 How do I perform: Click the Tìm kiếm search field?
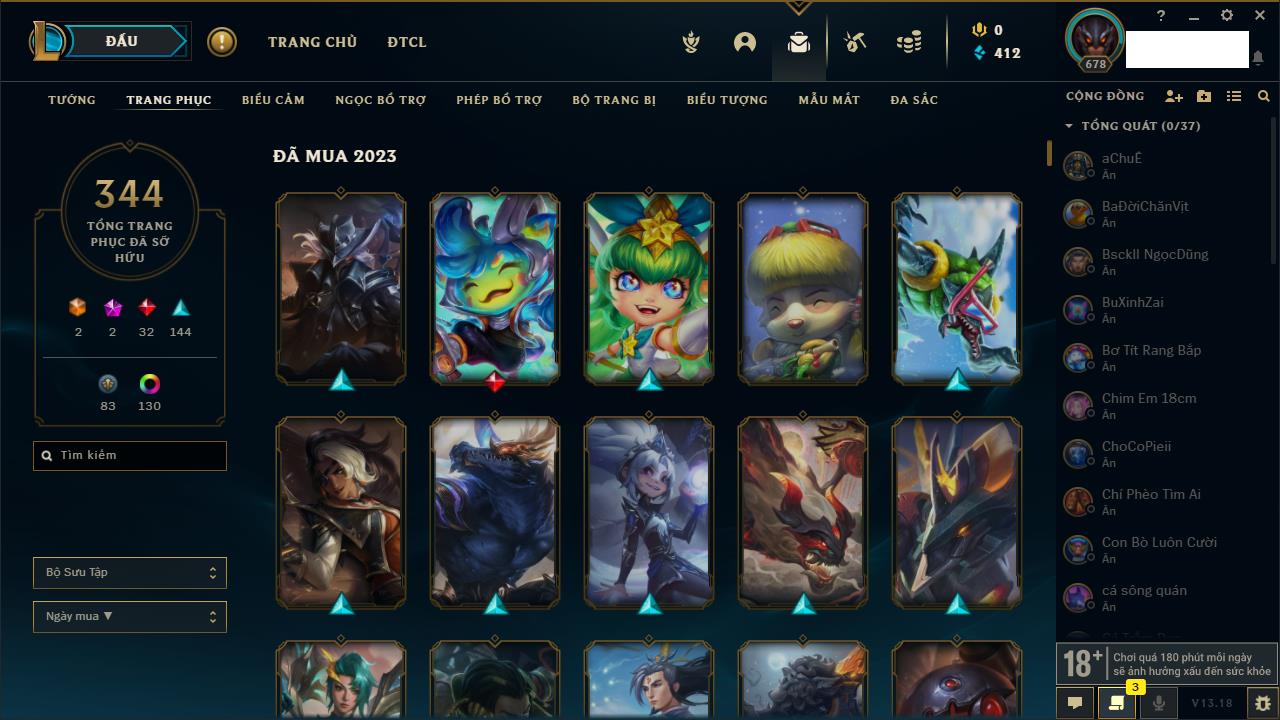point(130,456)
